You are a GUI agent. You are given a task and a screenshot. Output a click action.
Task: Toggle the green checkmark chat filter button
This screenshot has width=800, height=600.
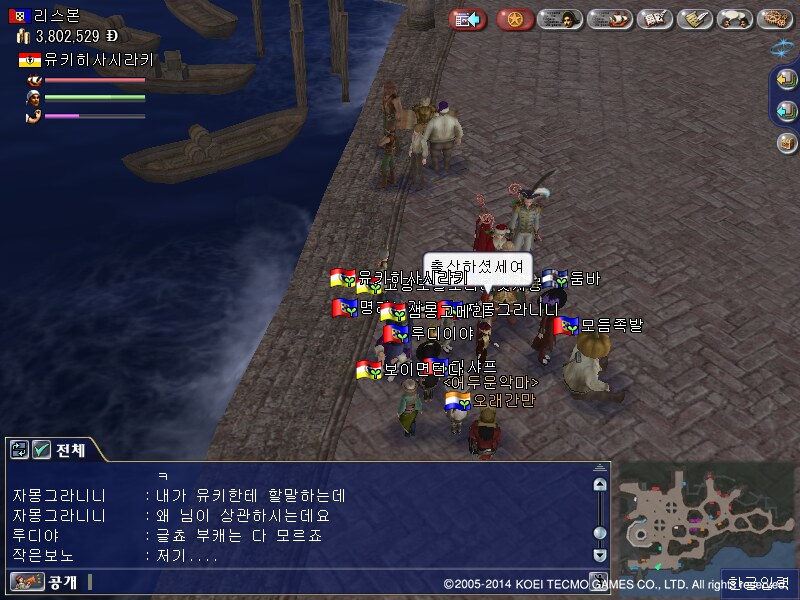pos(41,450)
